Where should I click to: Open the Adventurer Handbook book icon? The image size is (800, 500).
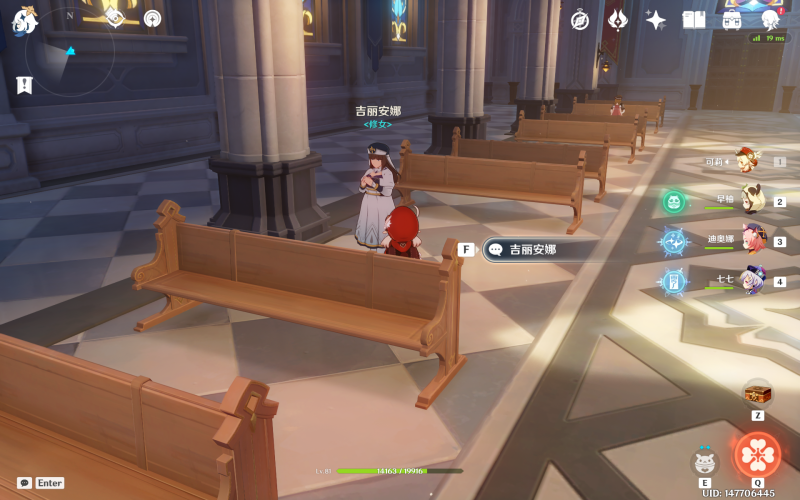(694, 20)
